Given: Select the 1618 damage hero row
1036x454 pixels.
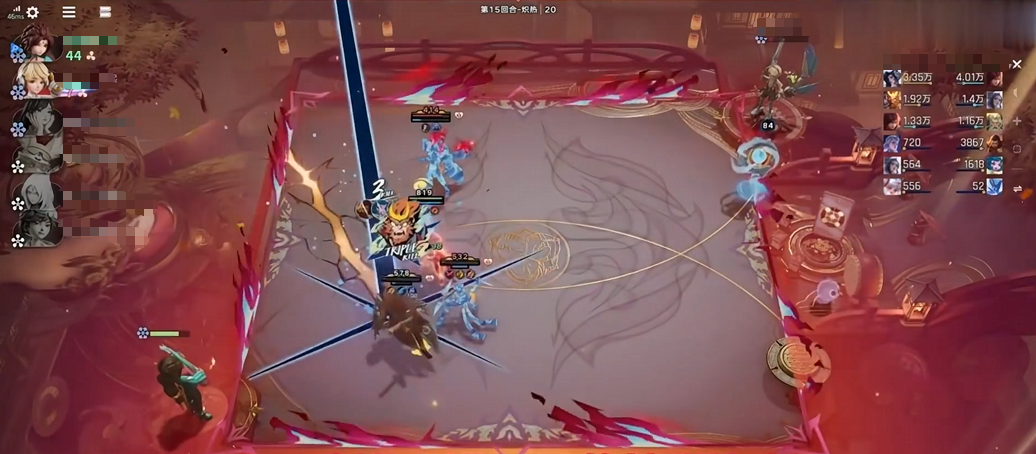Looking at the screenshot, I should 977,165.
